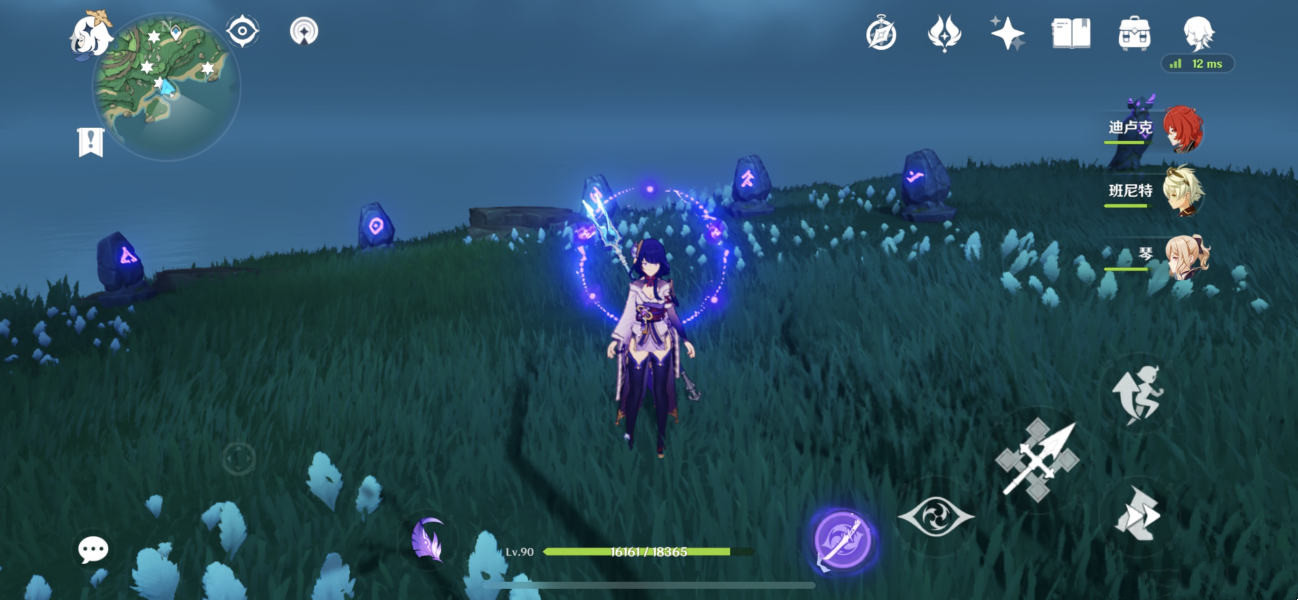Use the purple feather gadget

click(x=427, y=540)
